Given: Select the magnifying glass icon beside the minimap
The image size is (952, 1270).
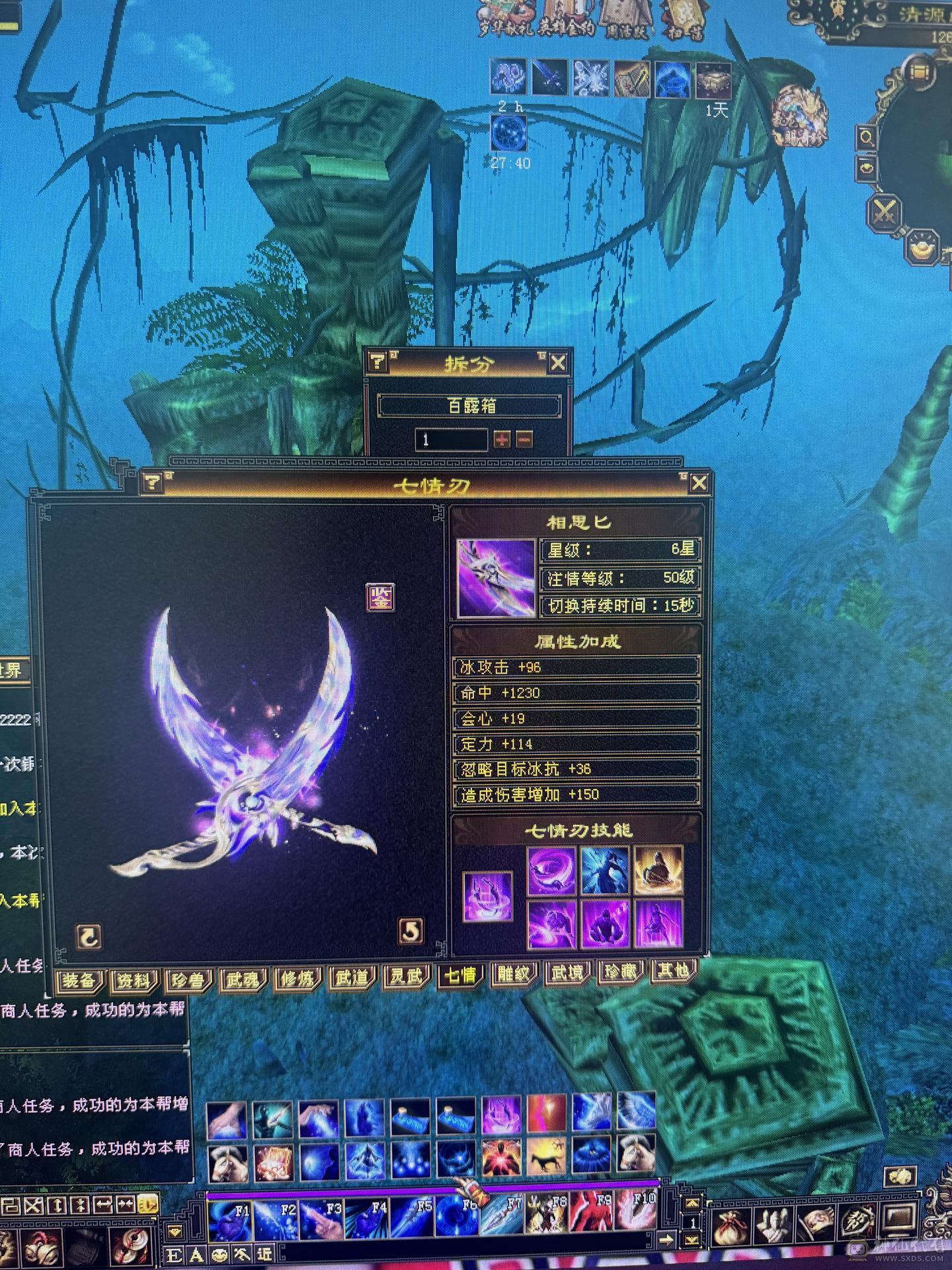Looking at the screenshot, I should 866,138.
